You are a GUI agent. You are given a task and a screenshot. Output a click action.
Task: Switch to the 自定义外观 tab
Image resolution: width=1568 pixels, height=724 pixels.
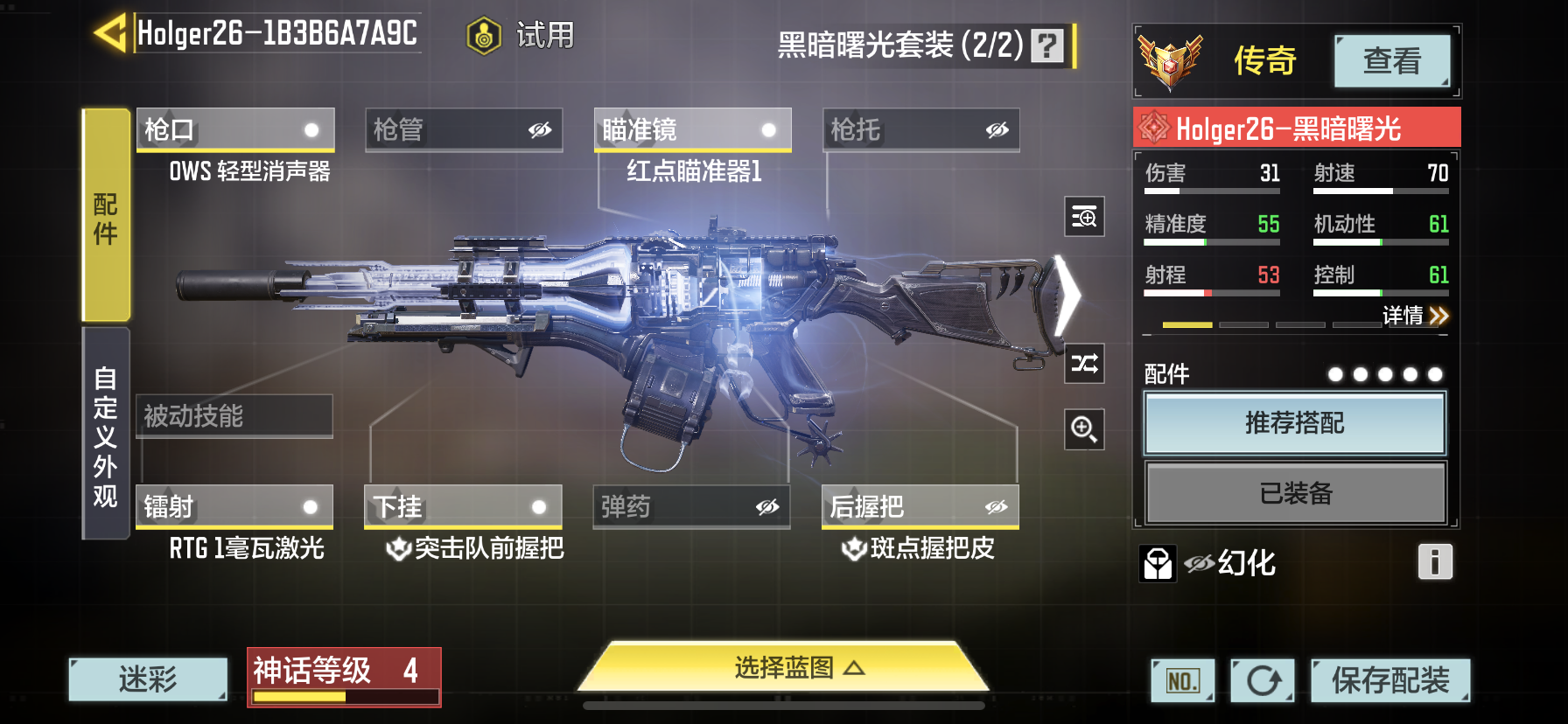(x=106, y=435)
